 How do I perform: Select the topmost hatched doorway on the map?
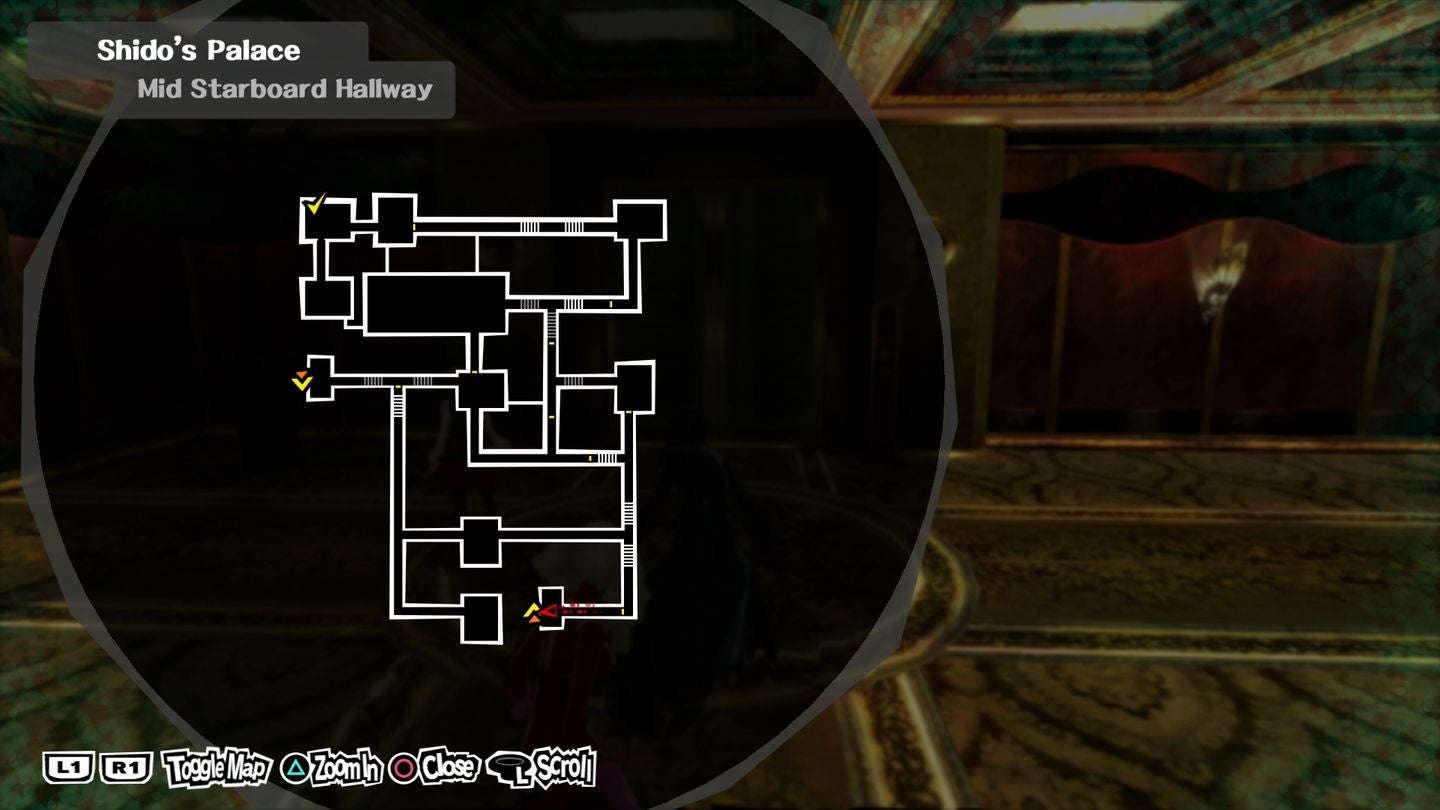click(x=529, y=226)
